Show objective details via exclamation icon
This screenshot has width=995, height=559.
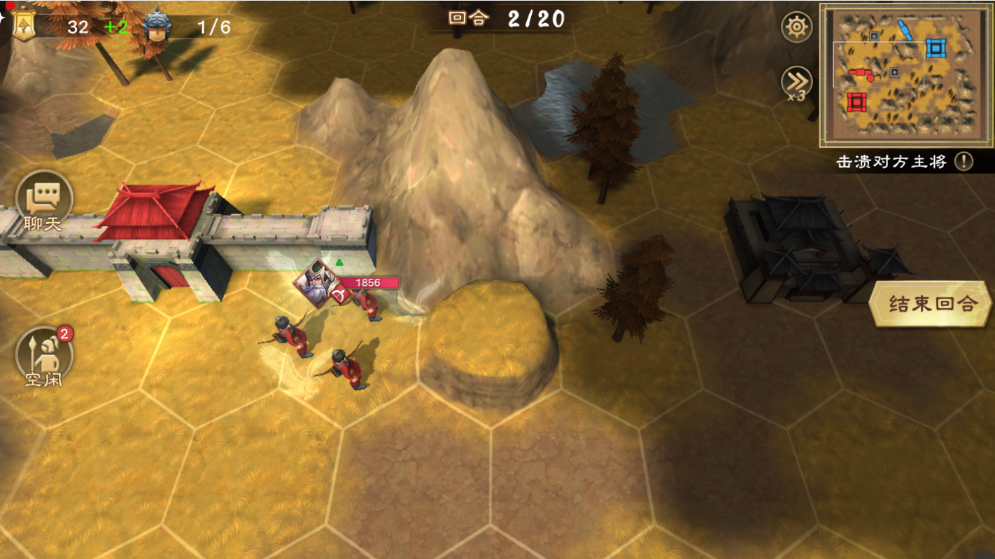click(964, 161)
